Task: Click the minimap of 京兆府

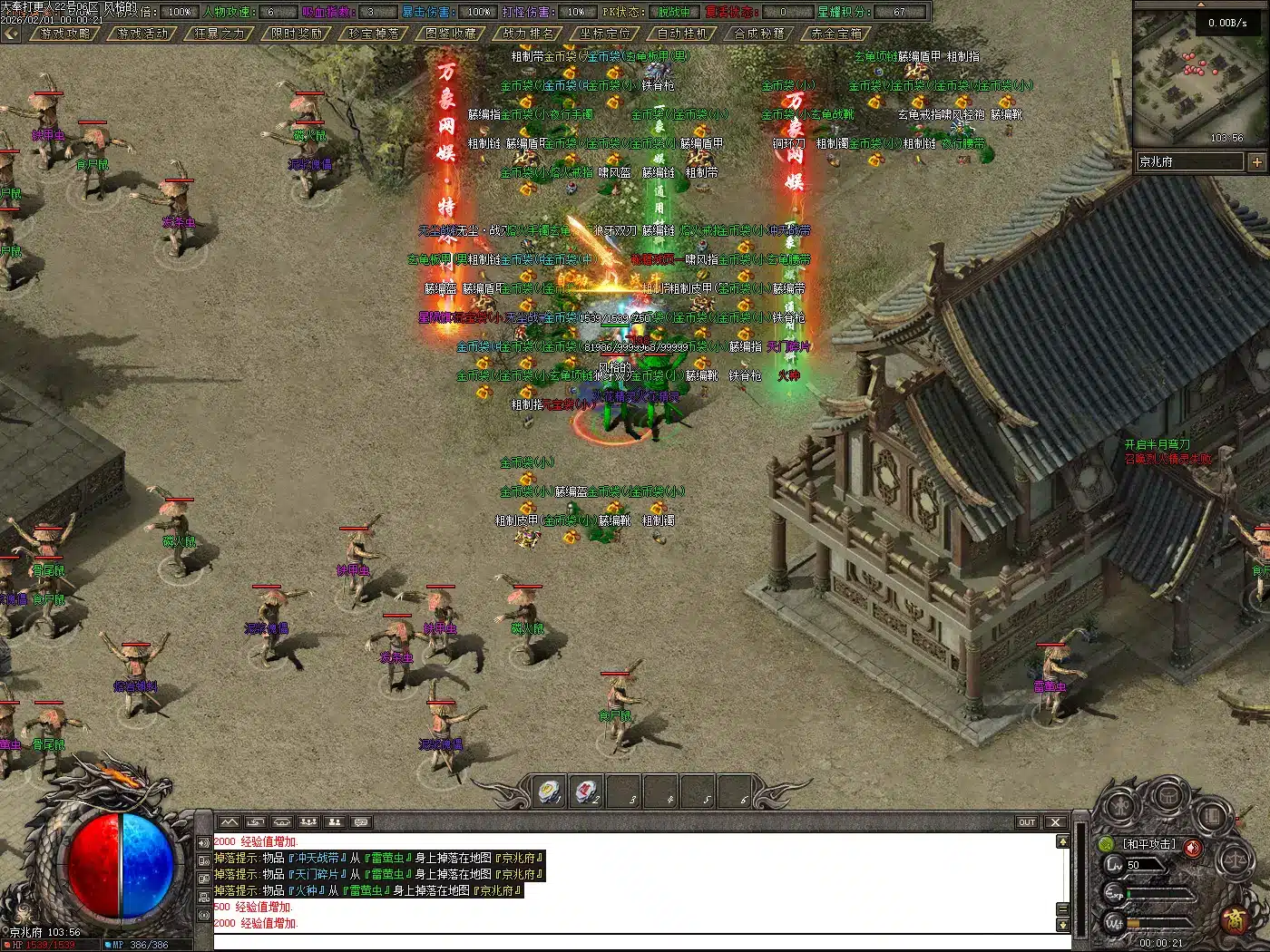Action: tap(1197, 82)
